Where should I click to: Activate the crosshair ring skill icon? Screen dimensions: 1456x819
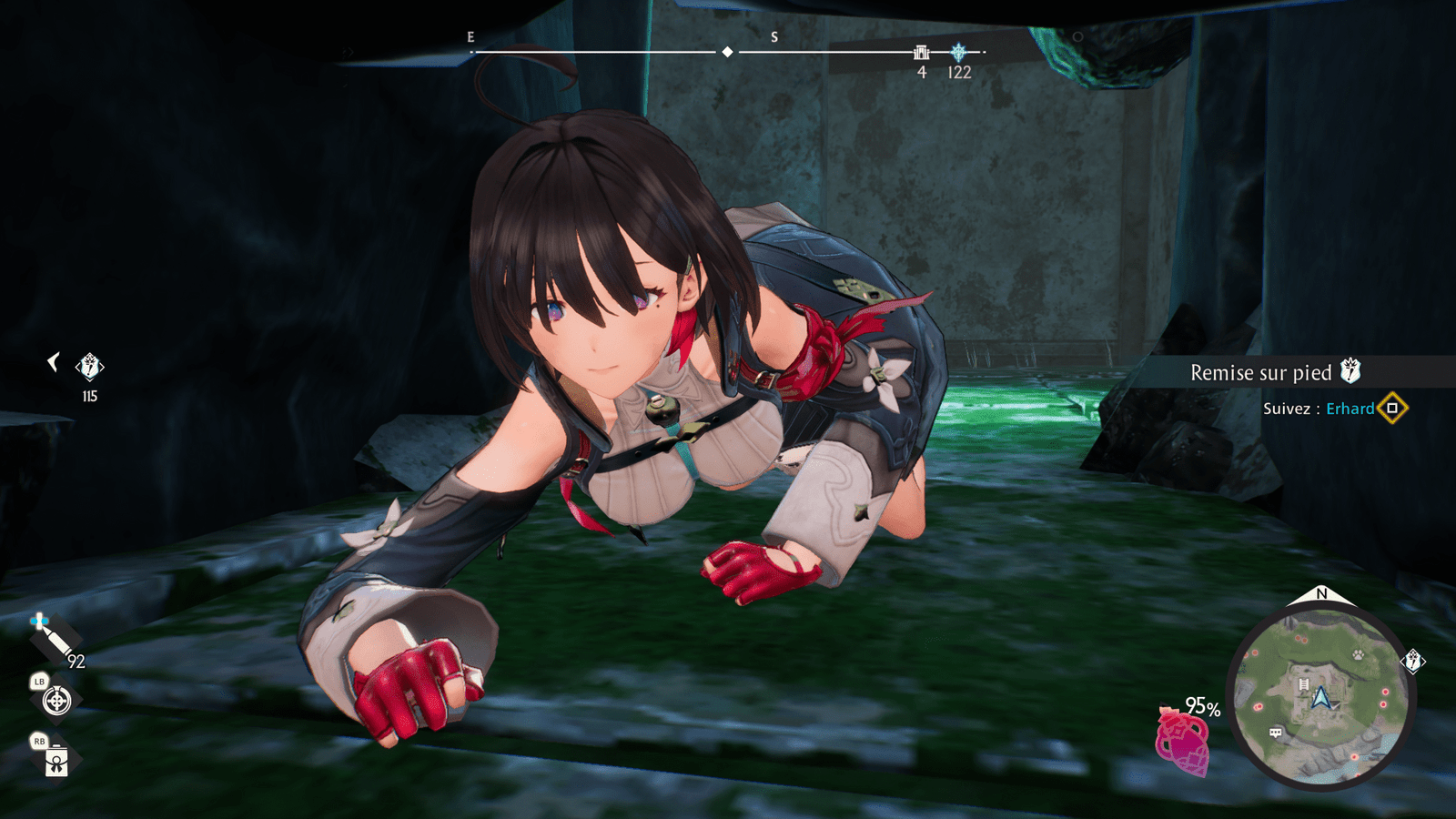point(56,701)
